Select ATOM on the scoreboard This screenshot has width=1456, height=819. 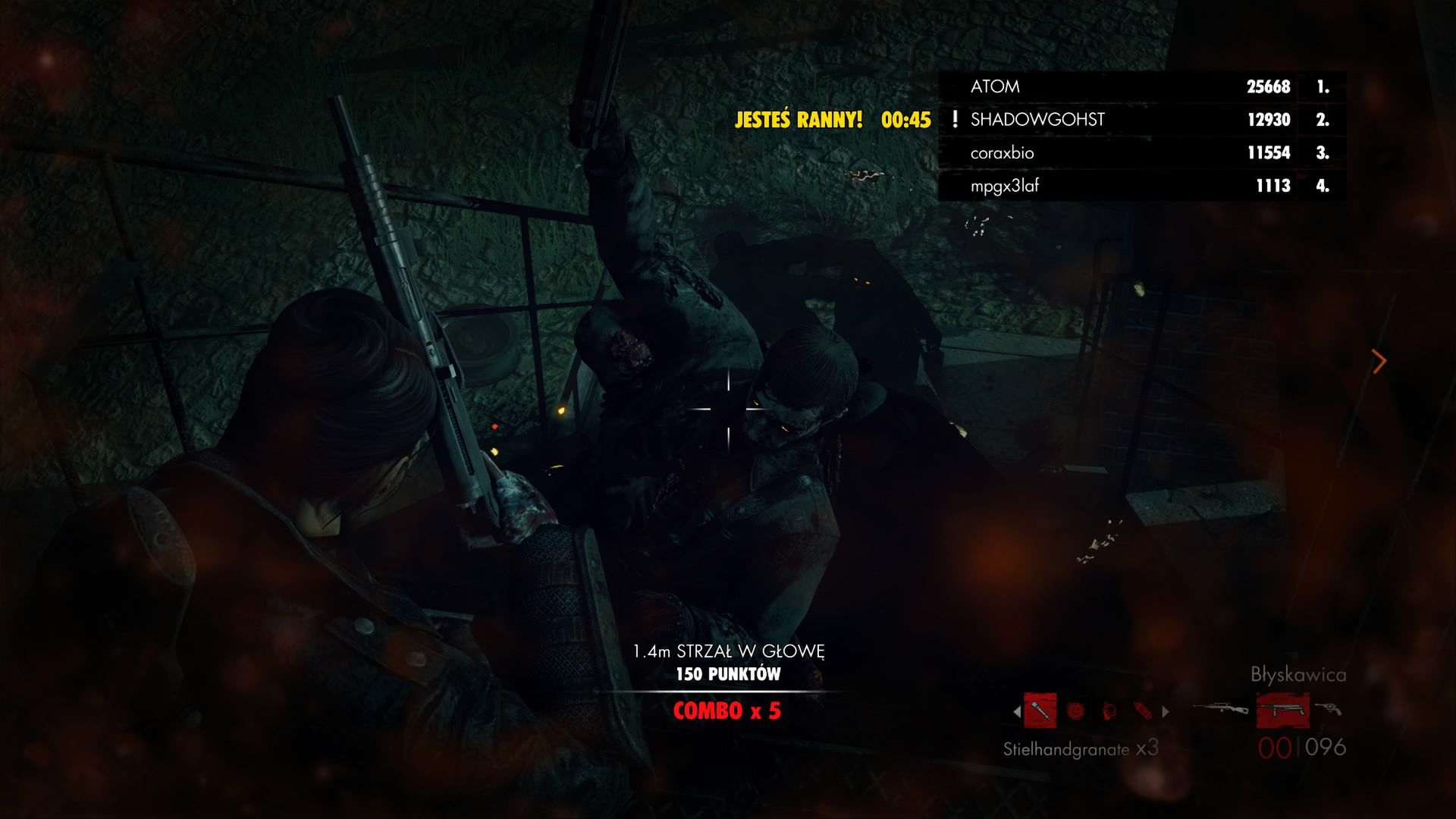click(x=995, y=86)
